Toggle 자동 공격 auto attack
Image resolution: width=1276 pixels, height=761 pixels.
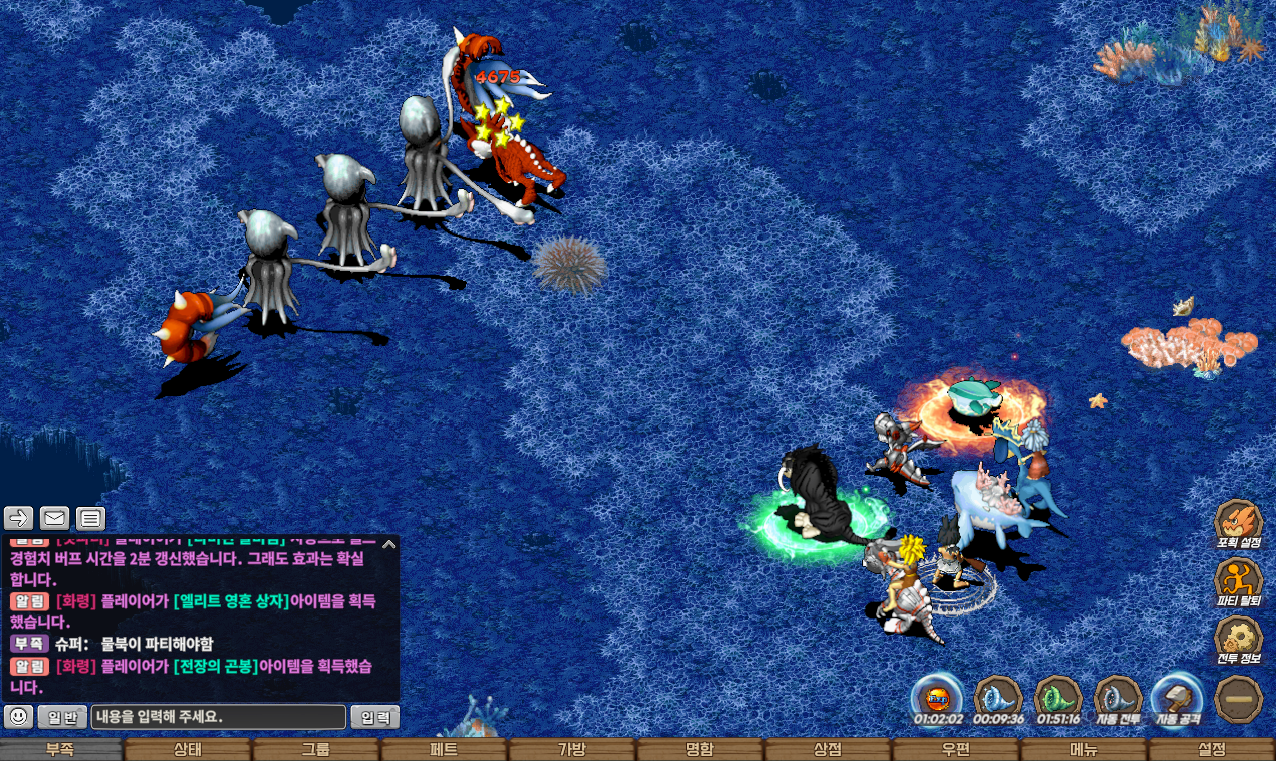(1177, 697)
